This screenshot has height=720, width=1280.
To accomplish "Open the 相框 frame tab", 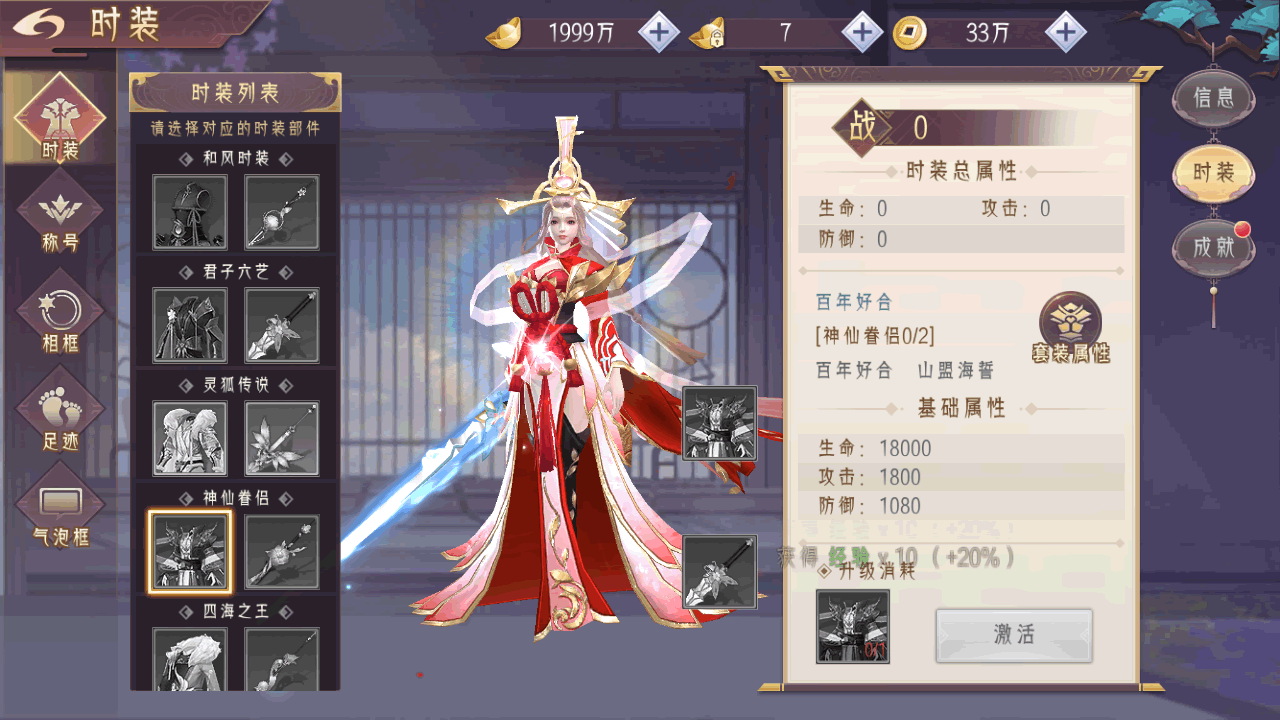I will (60, 318).
